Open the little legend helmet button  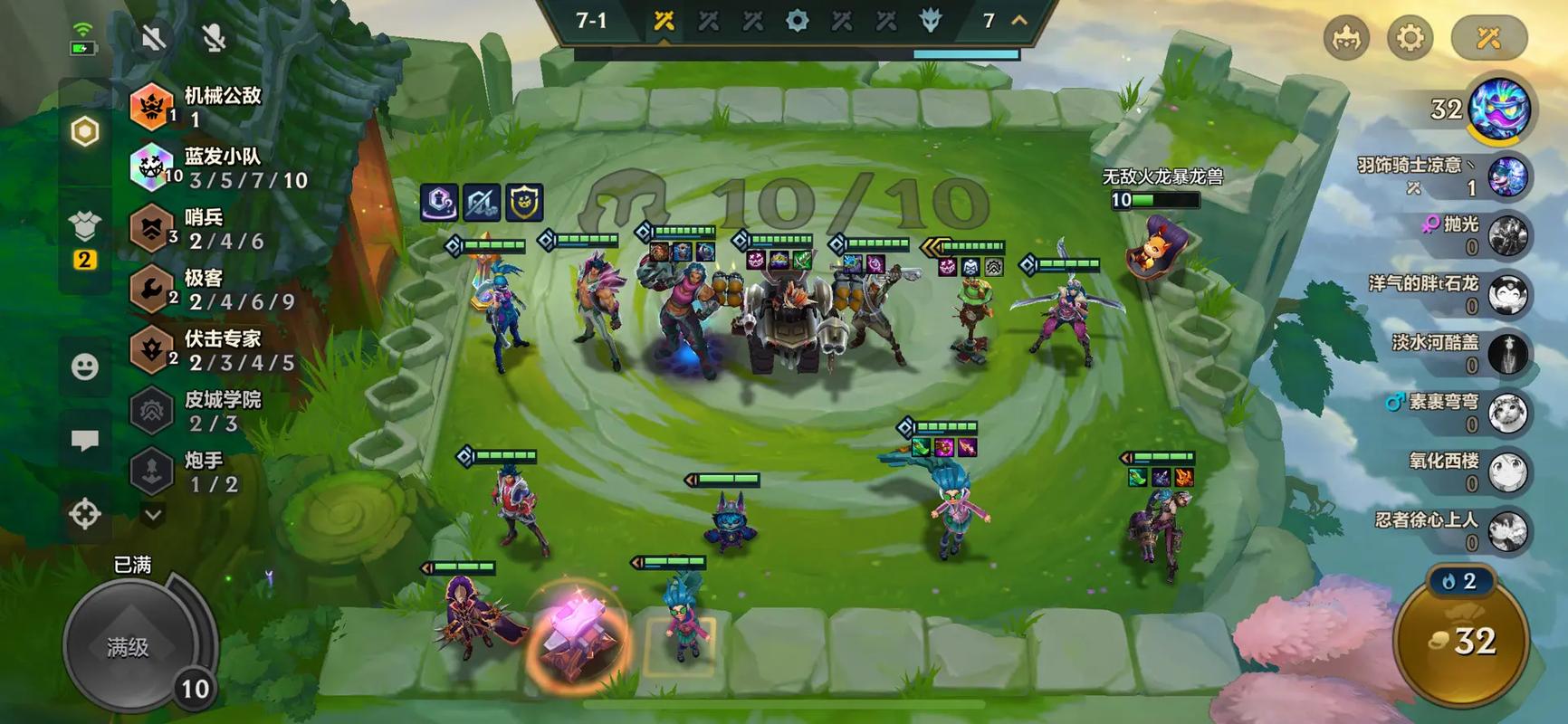pos(1346,38)
